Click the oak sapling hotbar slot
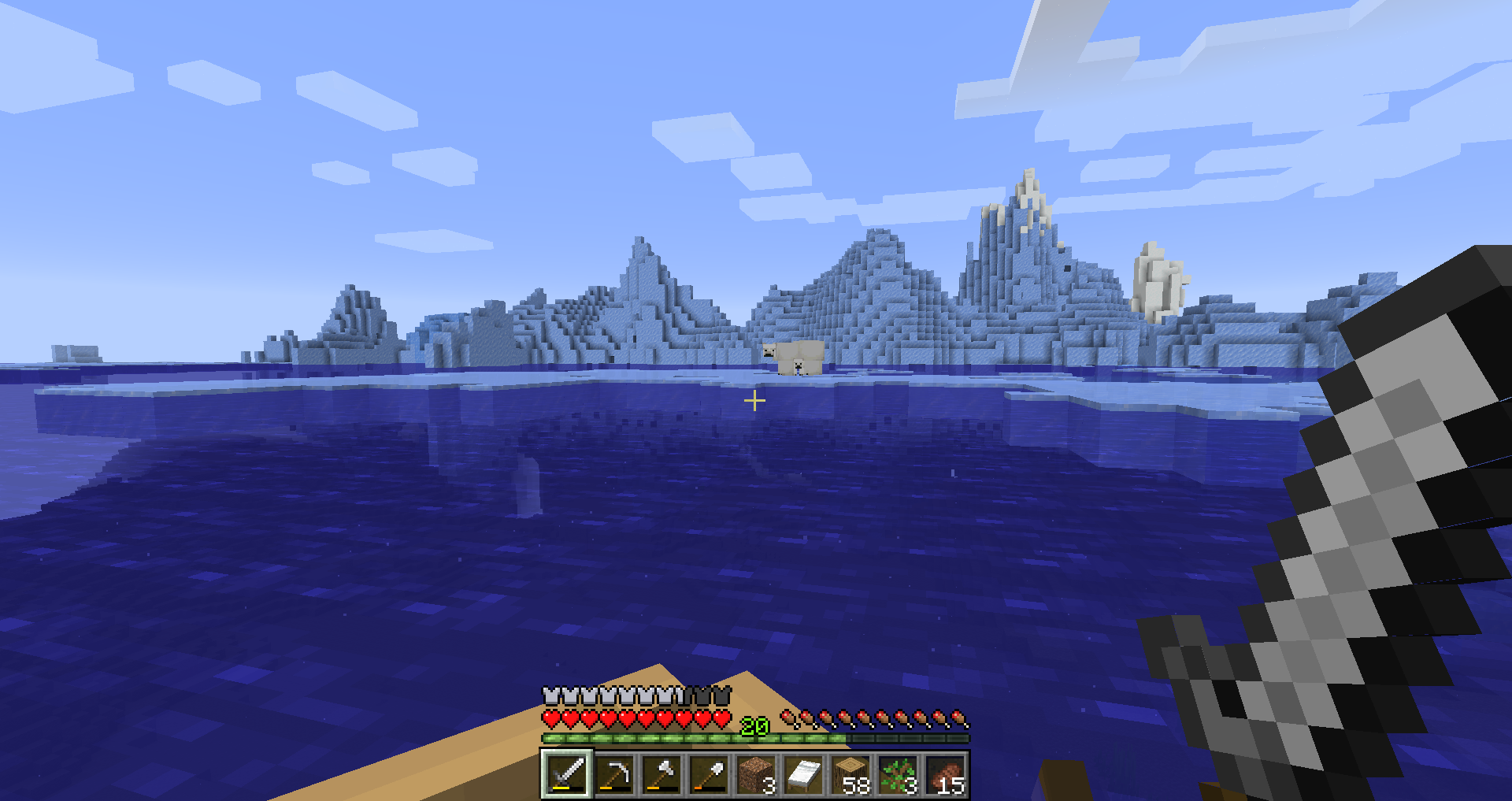Viewport: 1512px width, 801px height. click(x=897, y=774)
